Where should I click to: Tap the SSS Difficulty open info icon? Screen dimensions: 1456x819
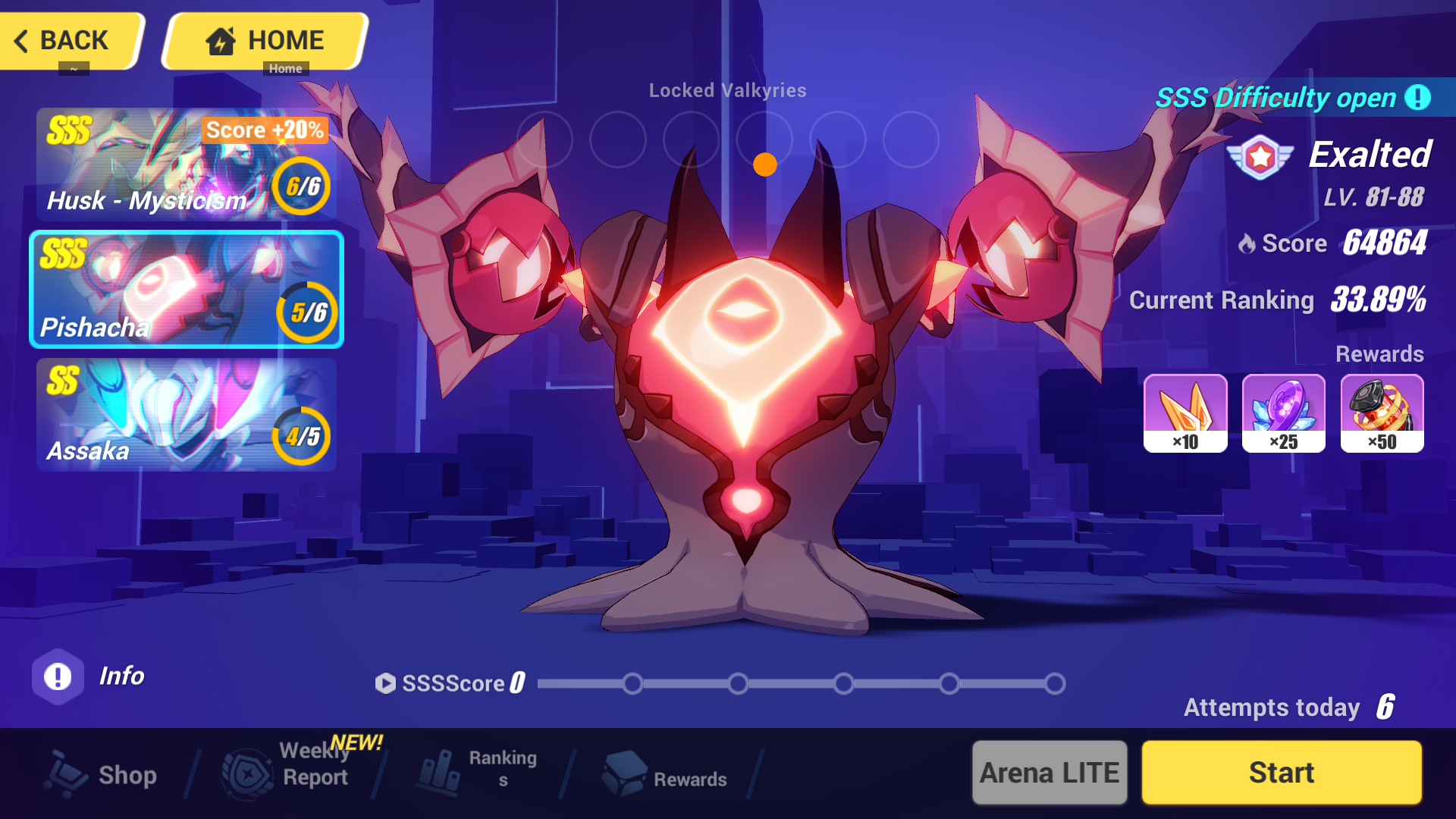click(x=1417, y=98)
